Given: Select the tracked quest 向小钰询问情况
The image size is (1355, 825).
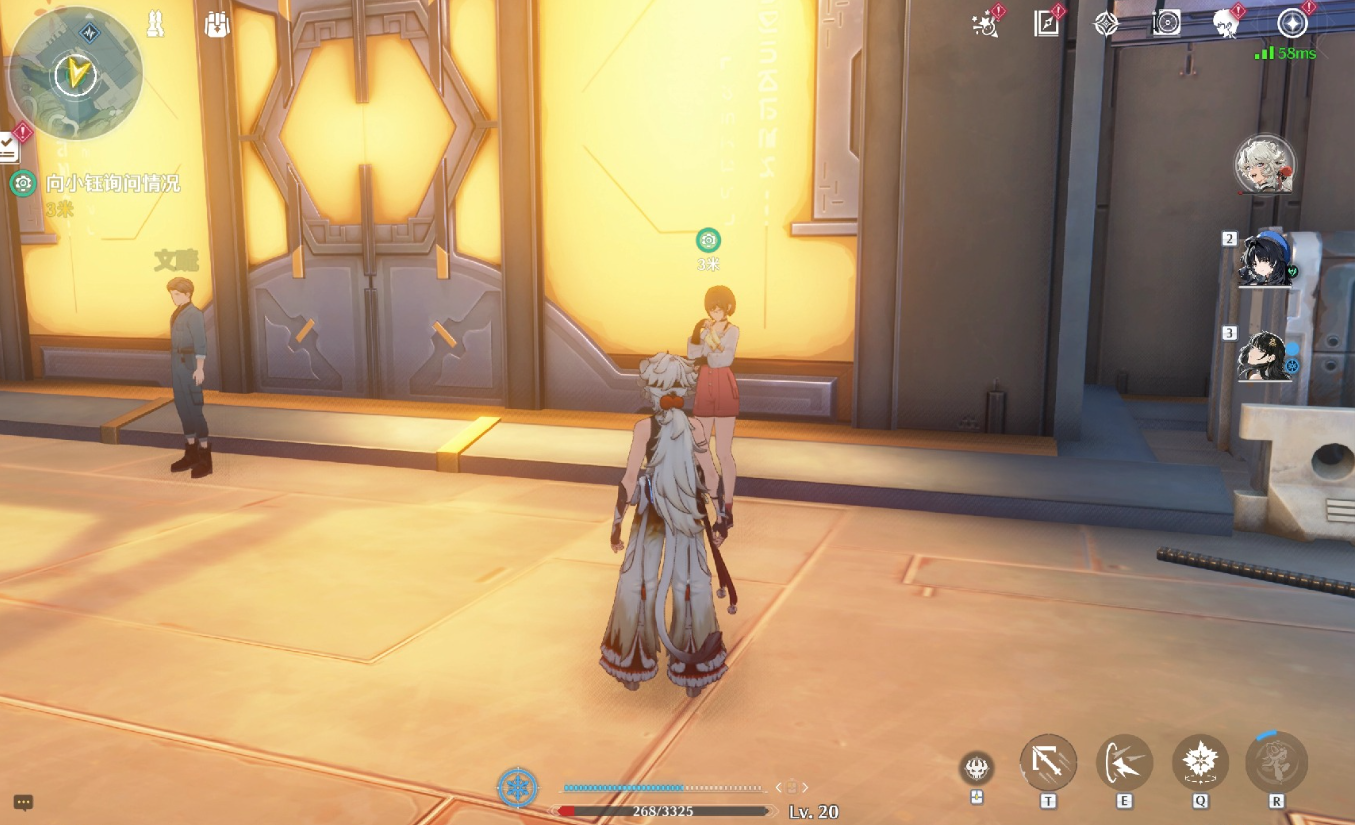Looking at the screenshot, I should [113, 184].
